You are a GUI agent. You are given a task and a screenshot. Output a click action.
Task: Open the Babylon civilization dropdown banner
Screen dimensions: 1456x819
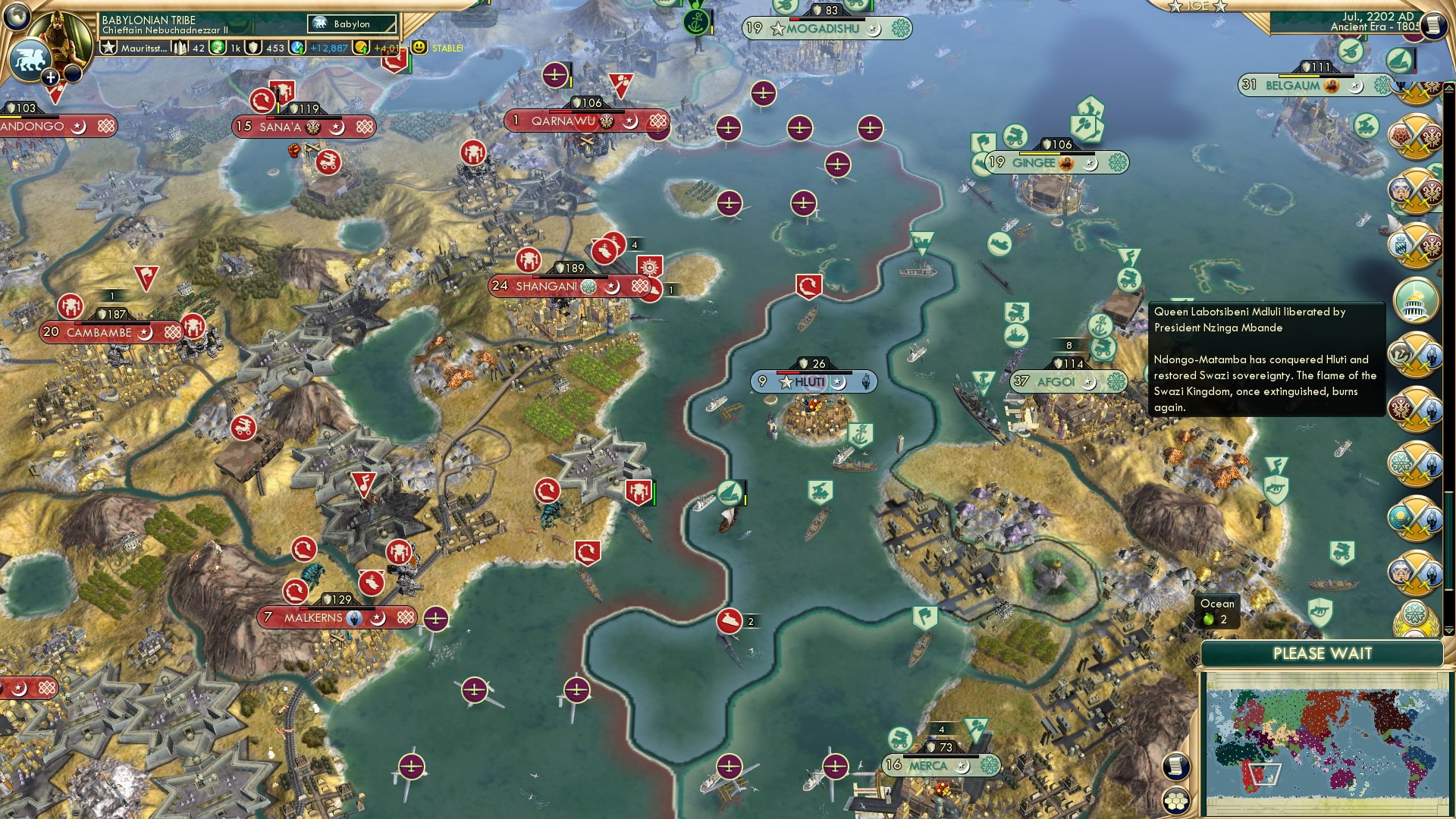350,24
